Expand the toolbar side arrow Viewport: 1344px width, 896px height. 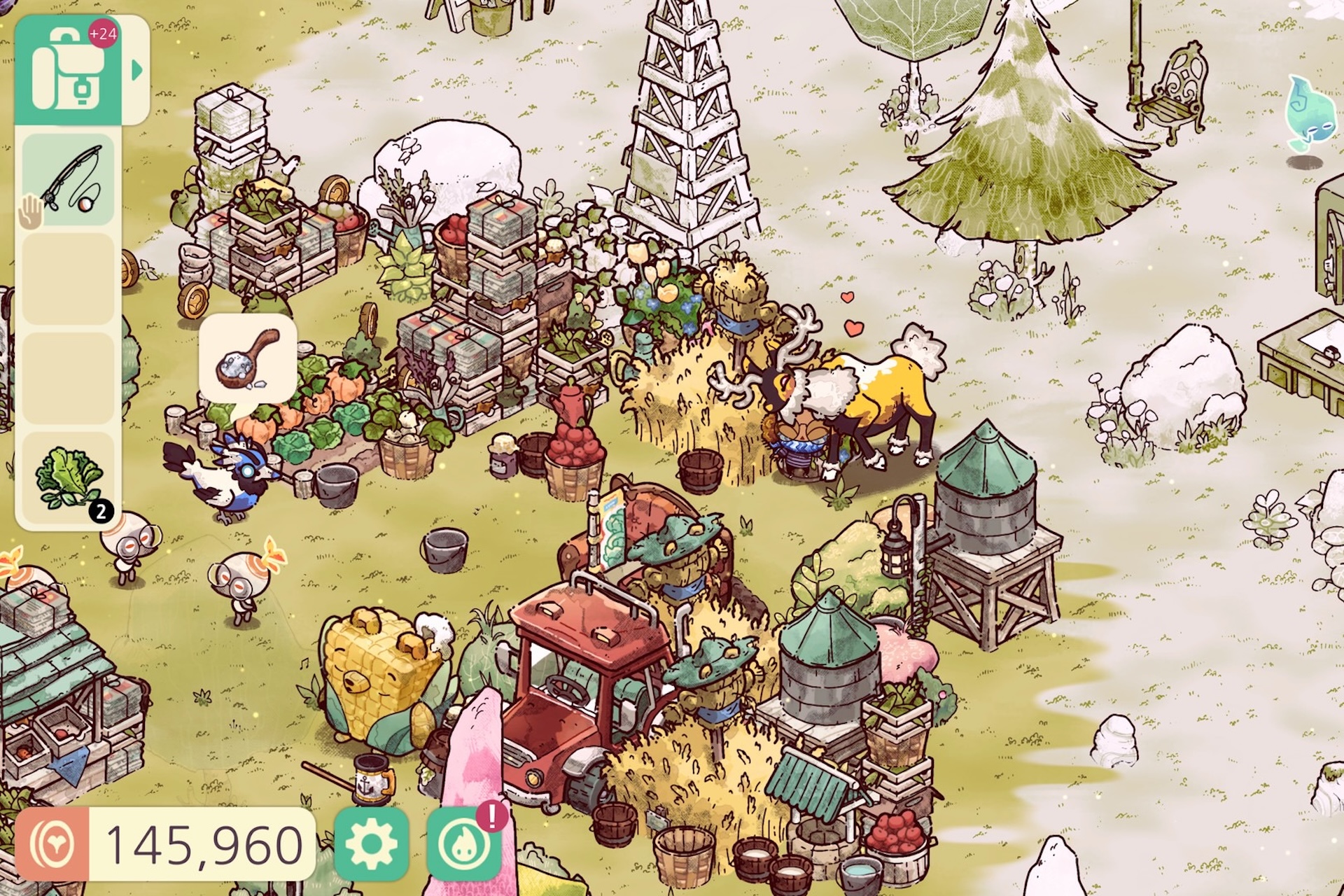tap(137, 70)
